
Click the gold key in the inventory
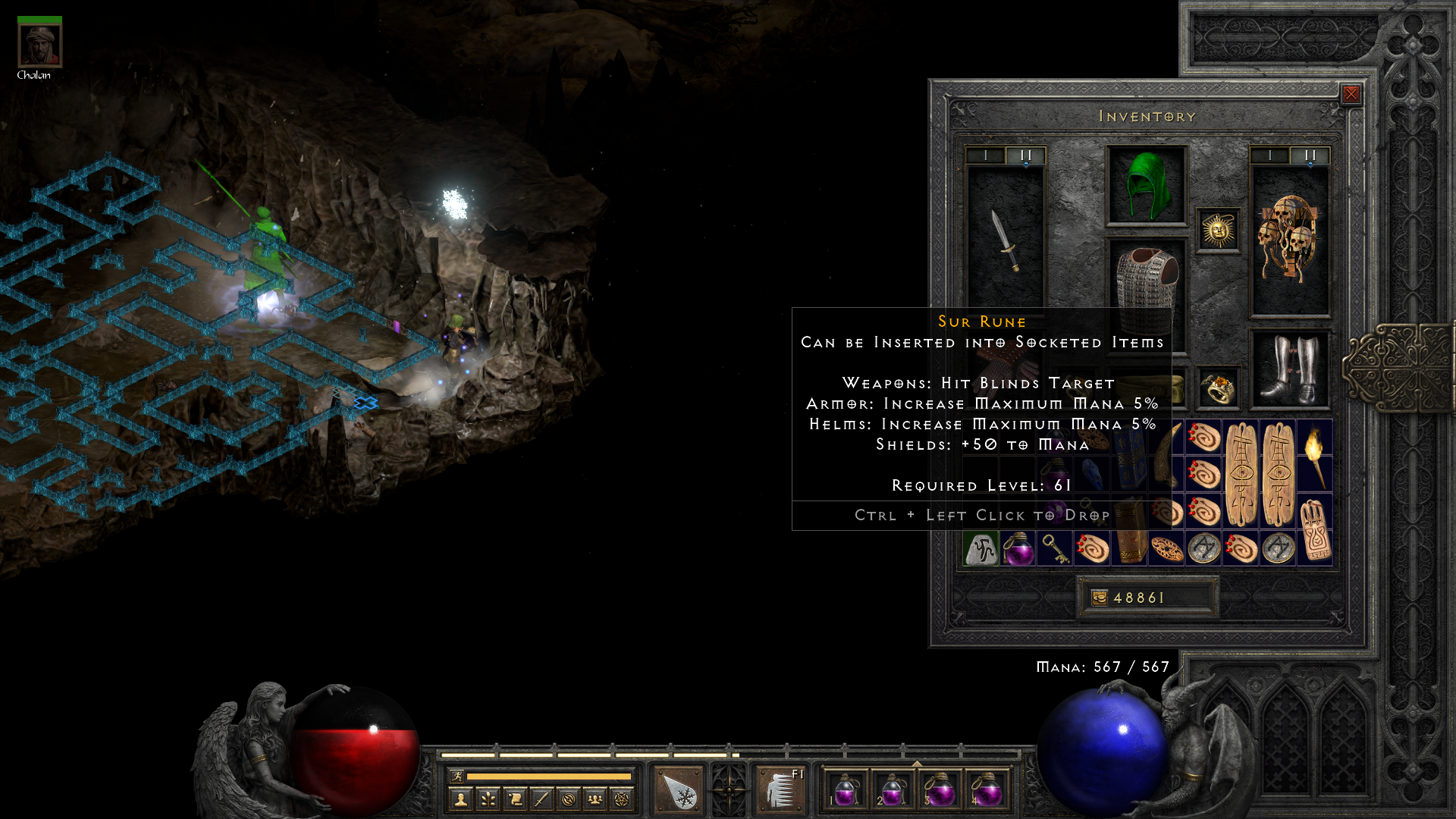coord(1053,550)
